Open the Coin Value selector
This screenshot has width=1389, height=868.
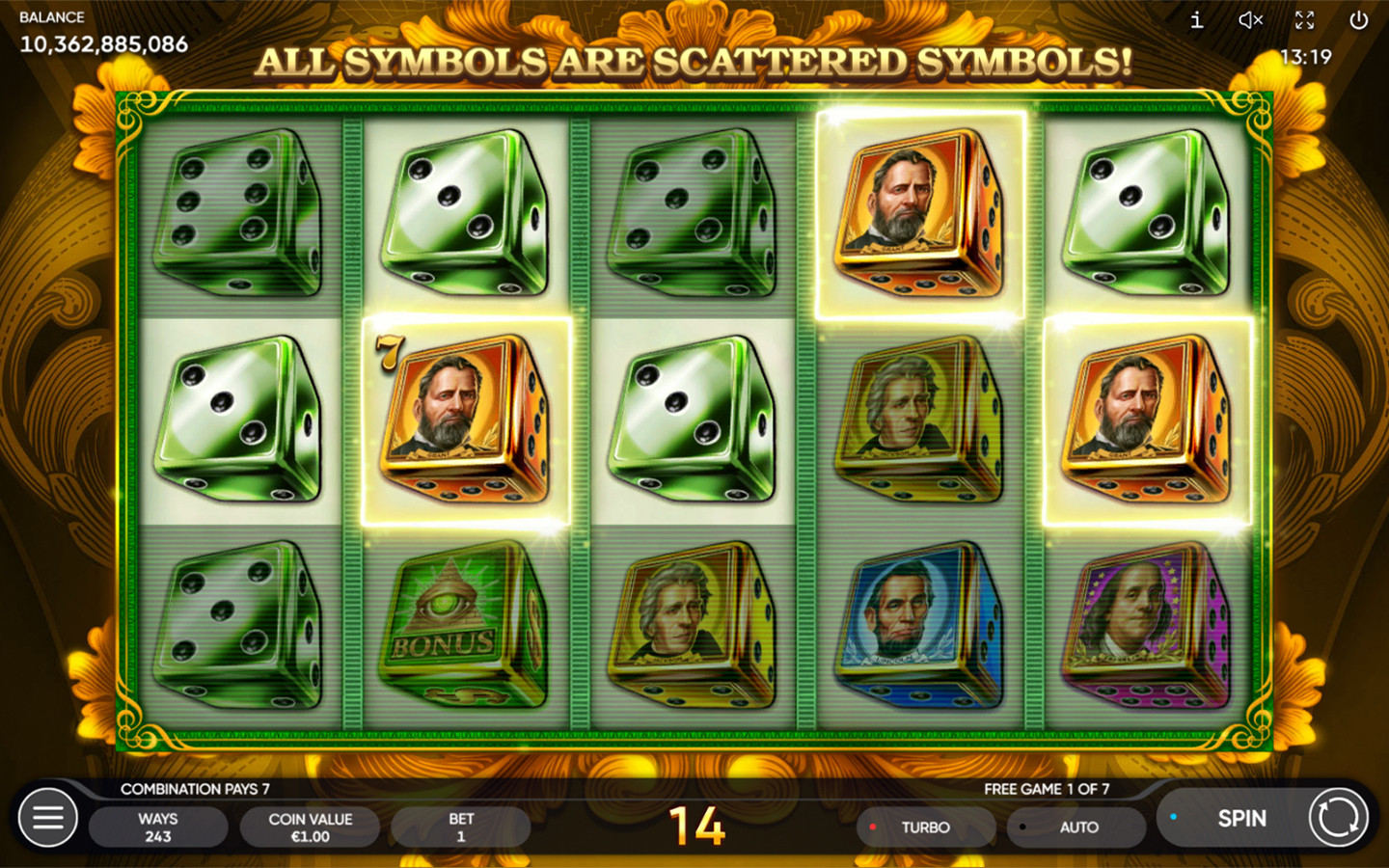[x=310, y=827]
